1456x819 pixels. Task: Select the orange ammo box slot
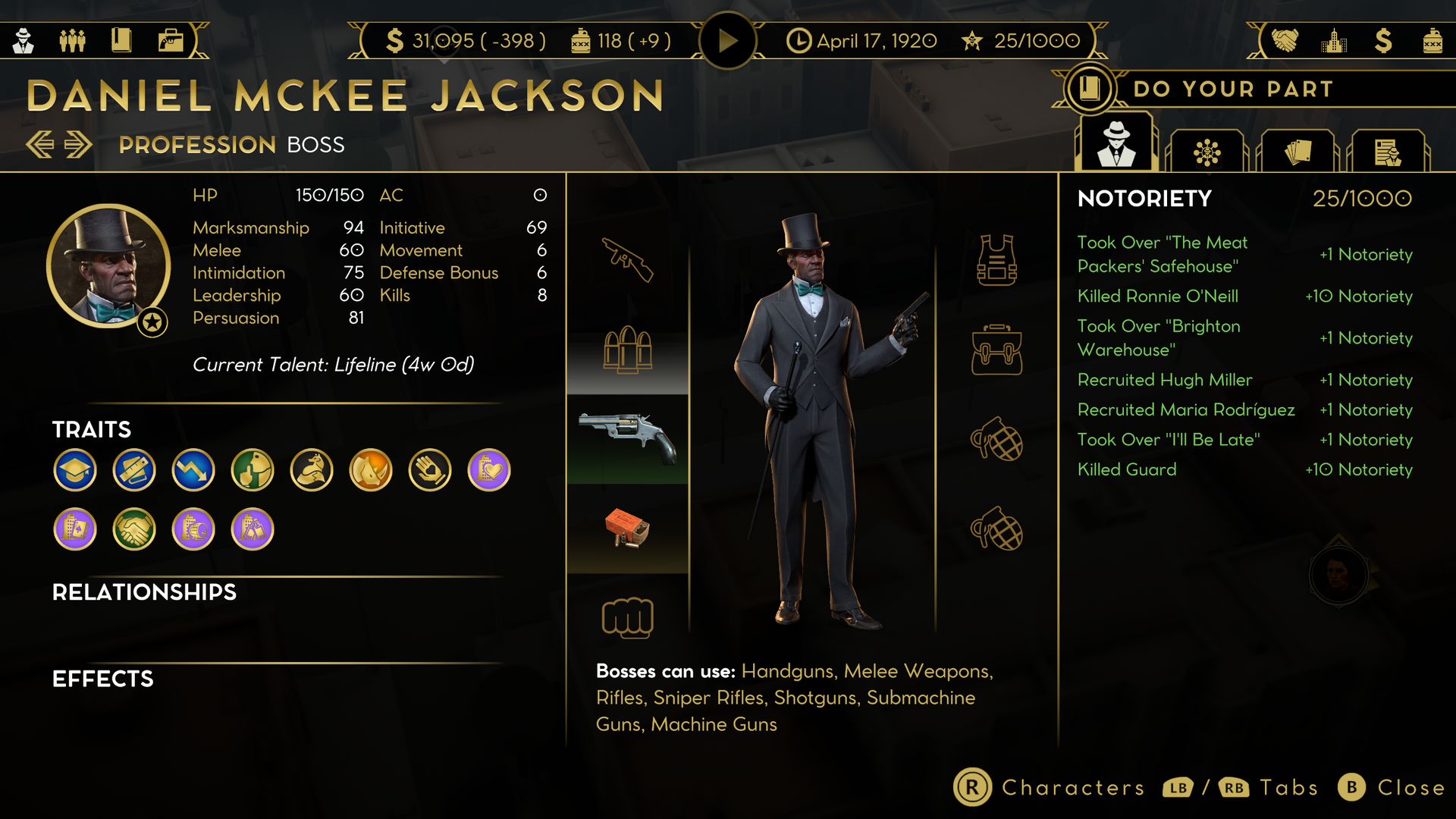[628, 529]
